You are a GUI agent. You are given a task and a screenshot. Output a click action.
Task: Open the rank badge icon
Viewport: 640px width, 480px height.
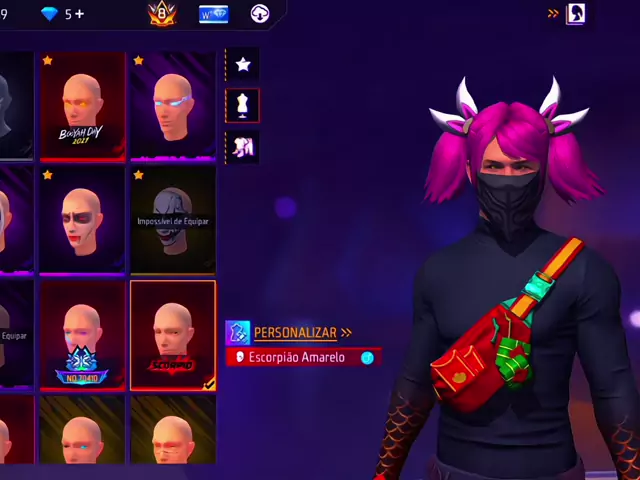162,14
